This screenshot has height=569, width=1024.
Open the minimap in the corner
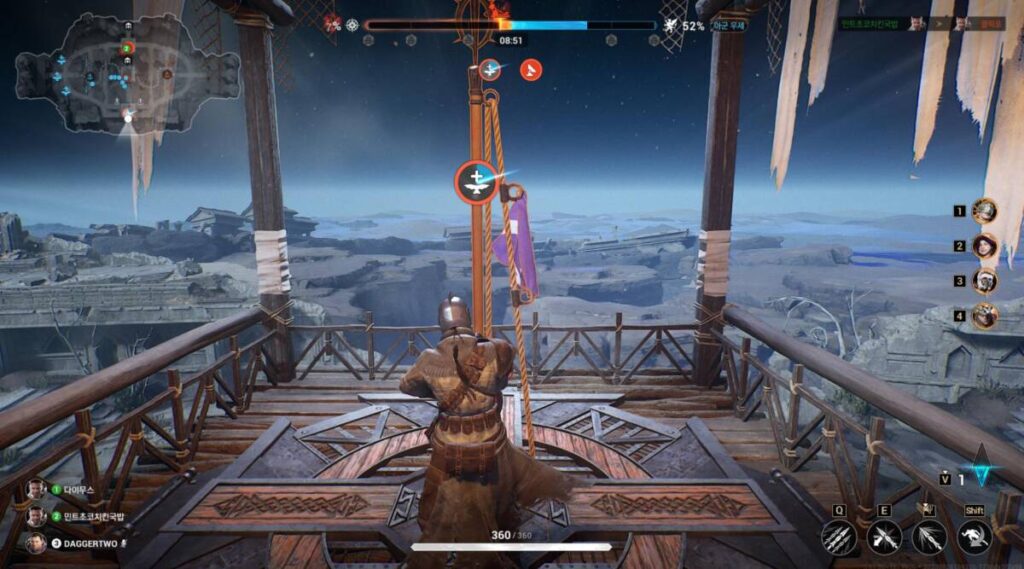click(127, 72)
